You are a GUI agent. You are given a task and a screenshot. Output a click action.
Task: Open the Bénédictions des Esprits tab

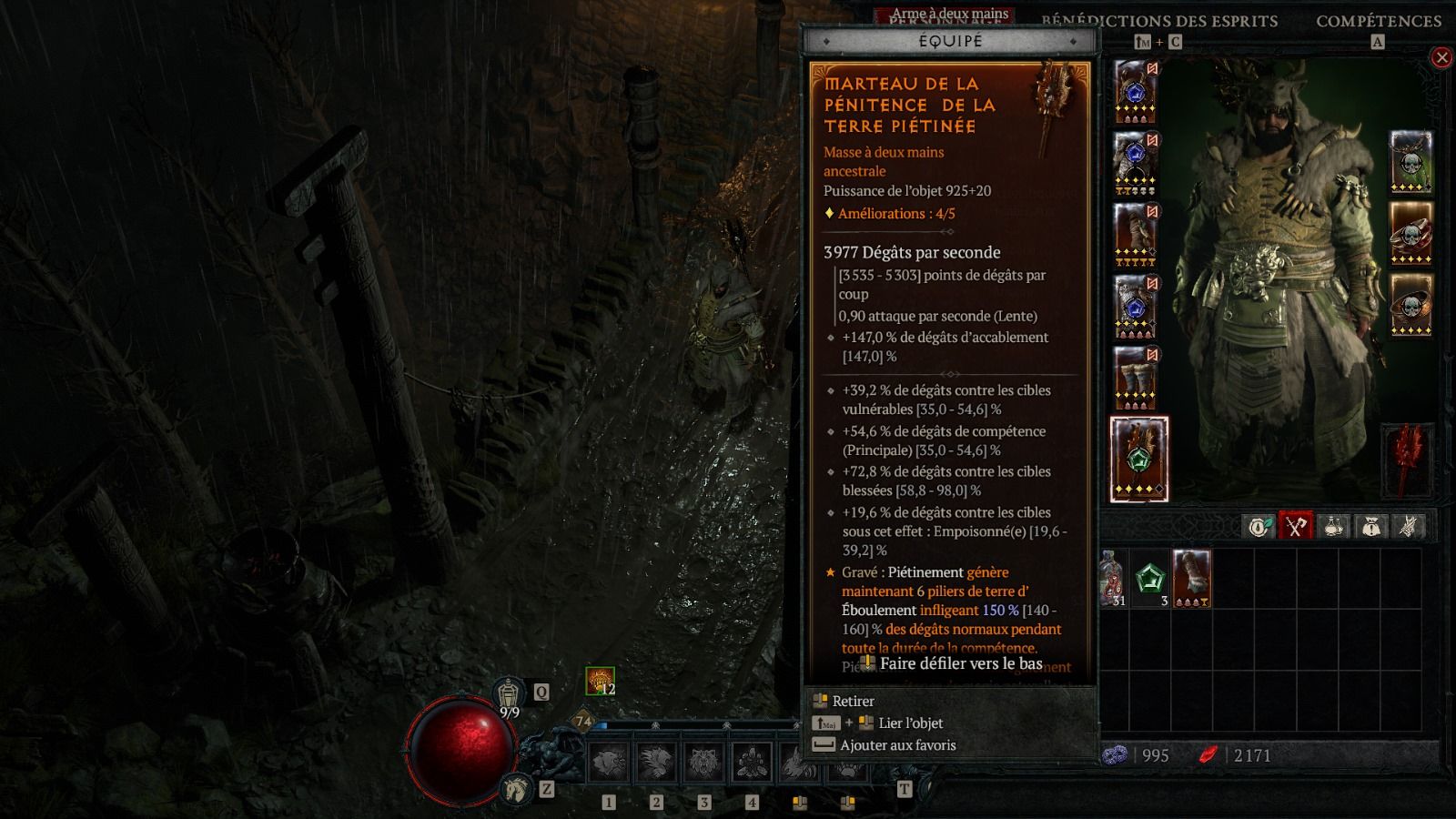(1159, 21)
